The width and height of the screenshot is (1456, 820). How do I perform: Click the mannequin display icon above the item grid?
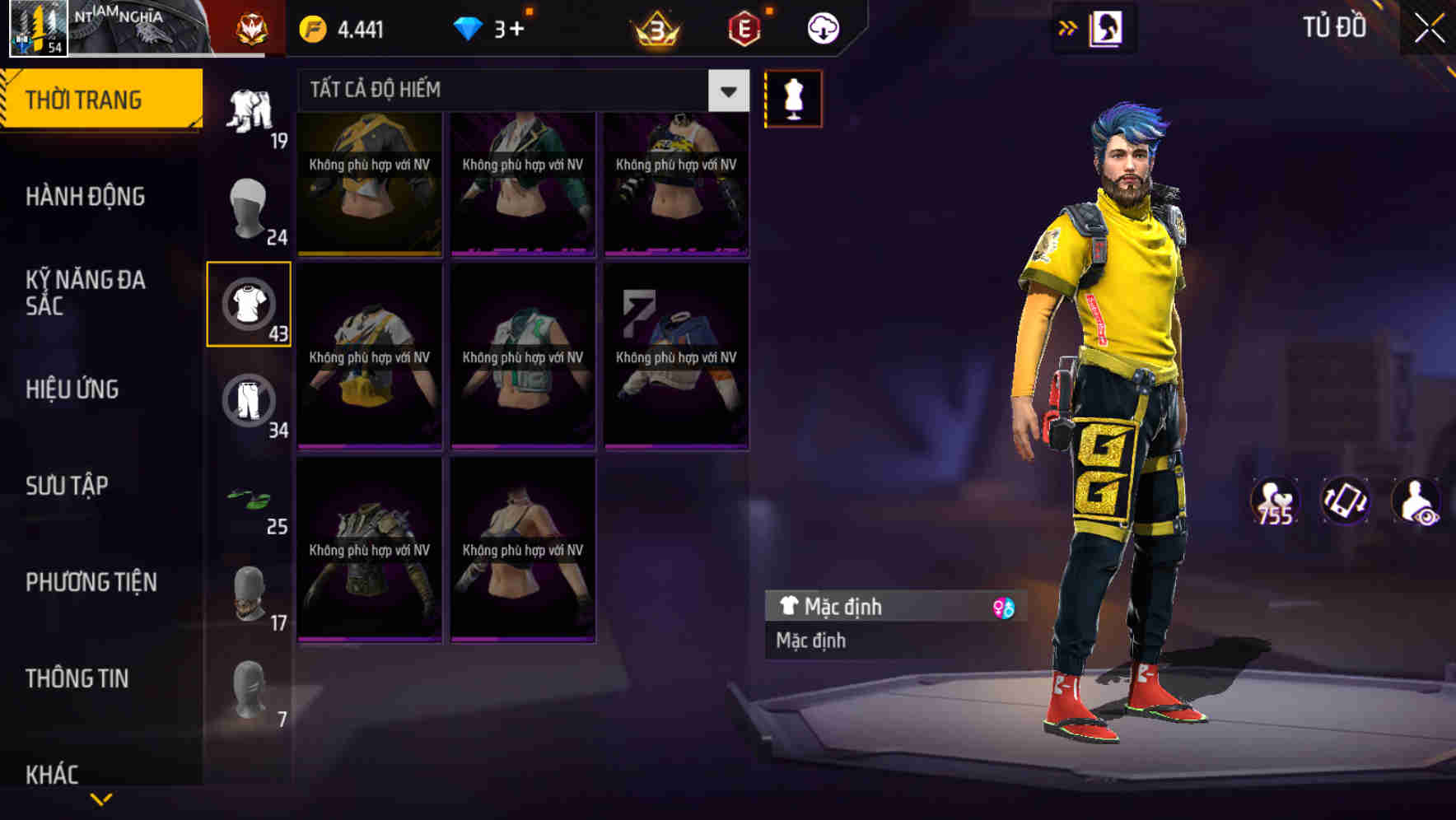pos(792,99)
